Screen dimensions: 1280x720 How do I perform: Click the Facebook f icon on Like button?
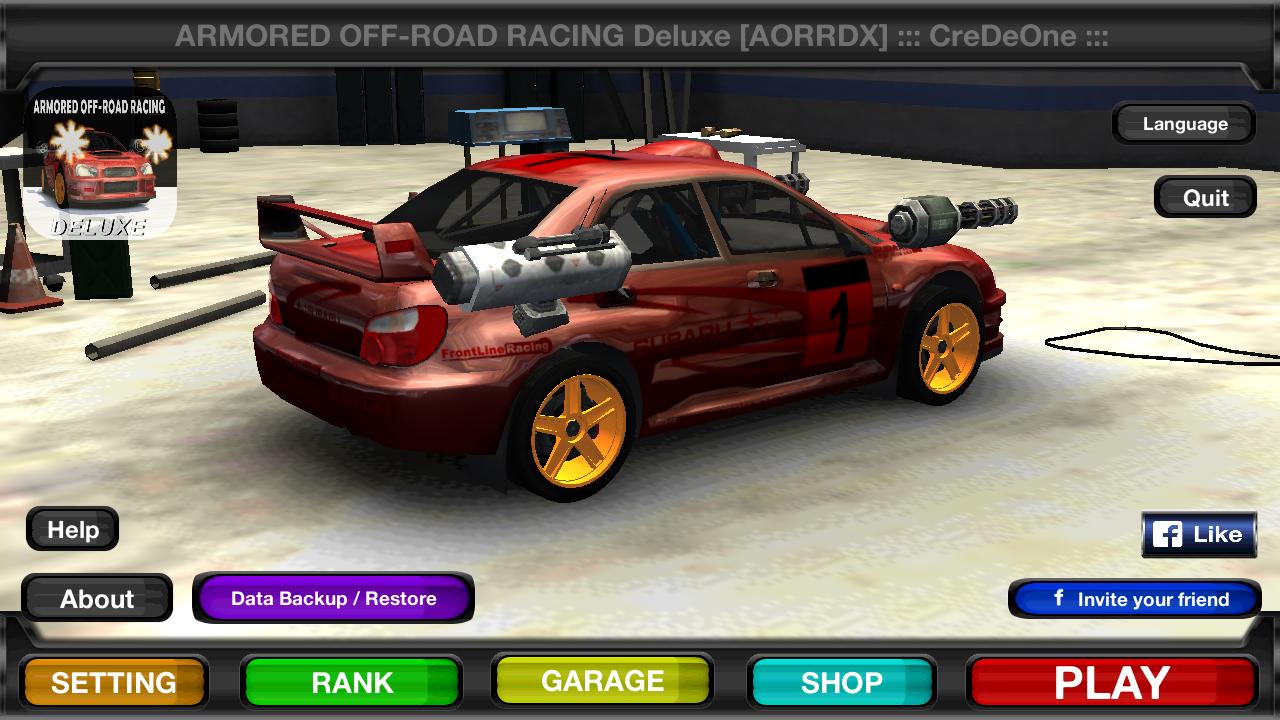tap(1167, 533)
